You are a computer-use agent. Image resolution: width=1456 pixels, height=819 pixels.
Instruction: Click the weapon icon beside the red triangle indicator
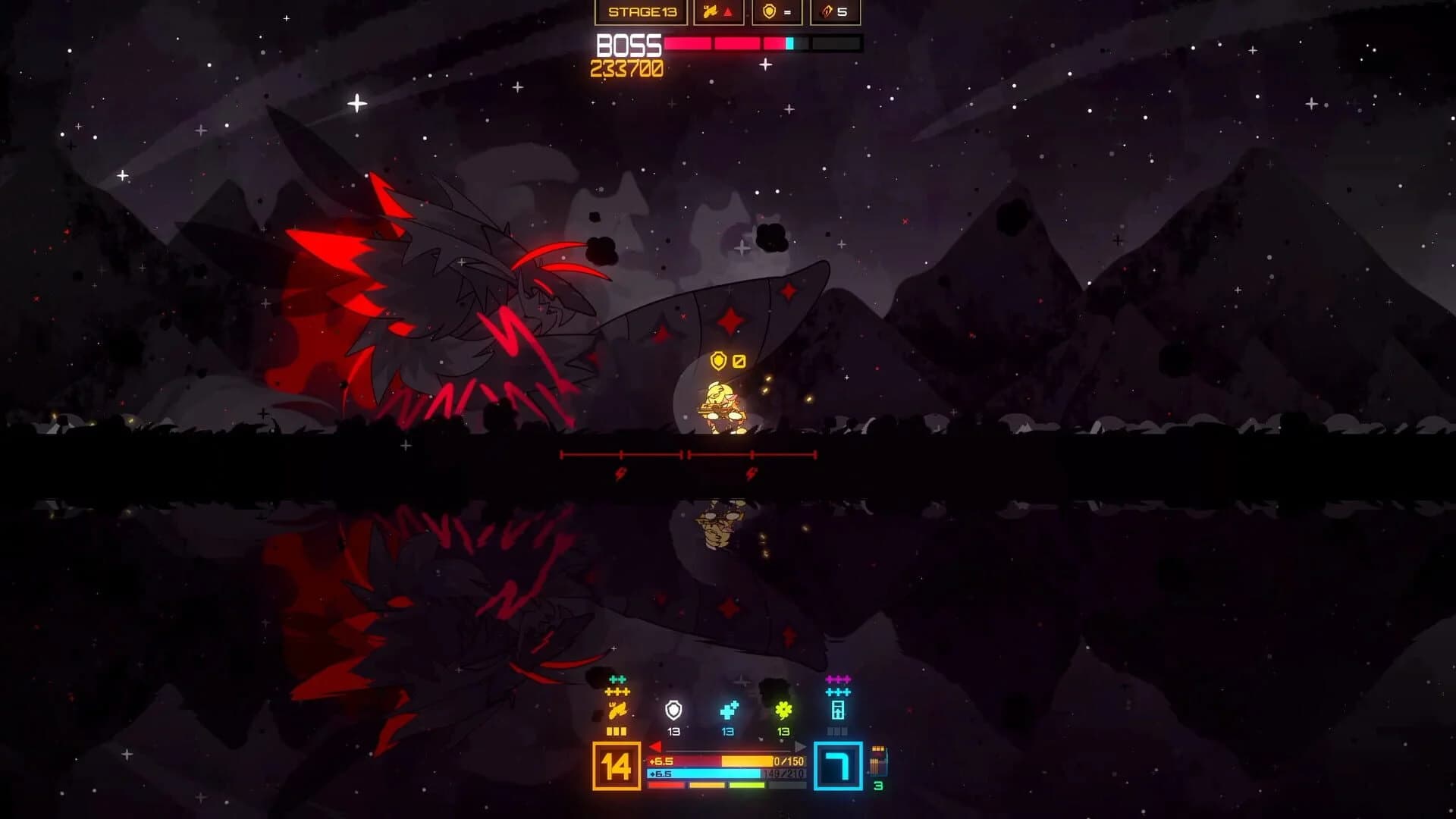click(x=711, y=12)
